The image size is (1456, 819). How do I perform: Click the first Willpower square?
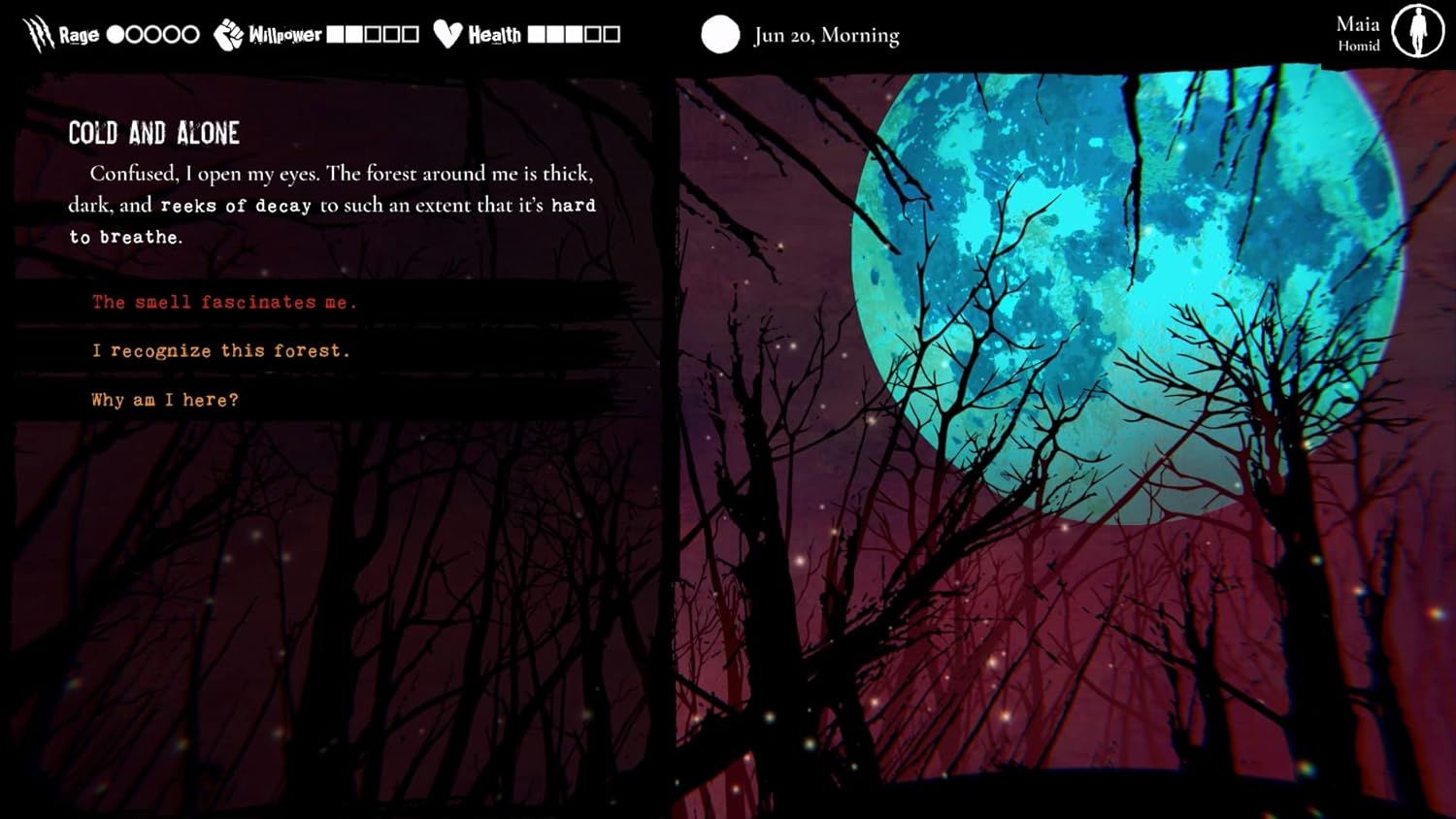point(336,33)
